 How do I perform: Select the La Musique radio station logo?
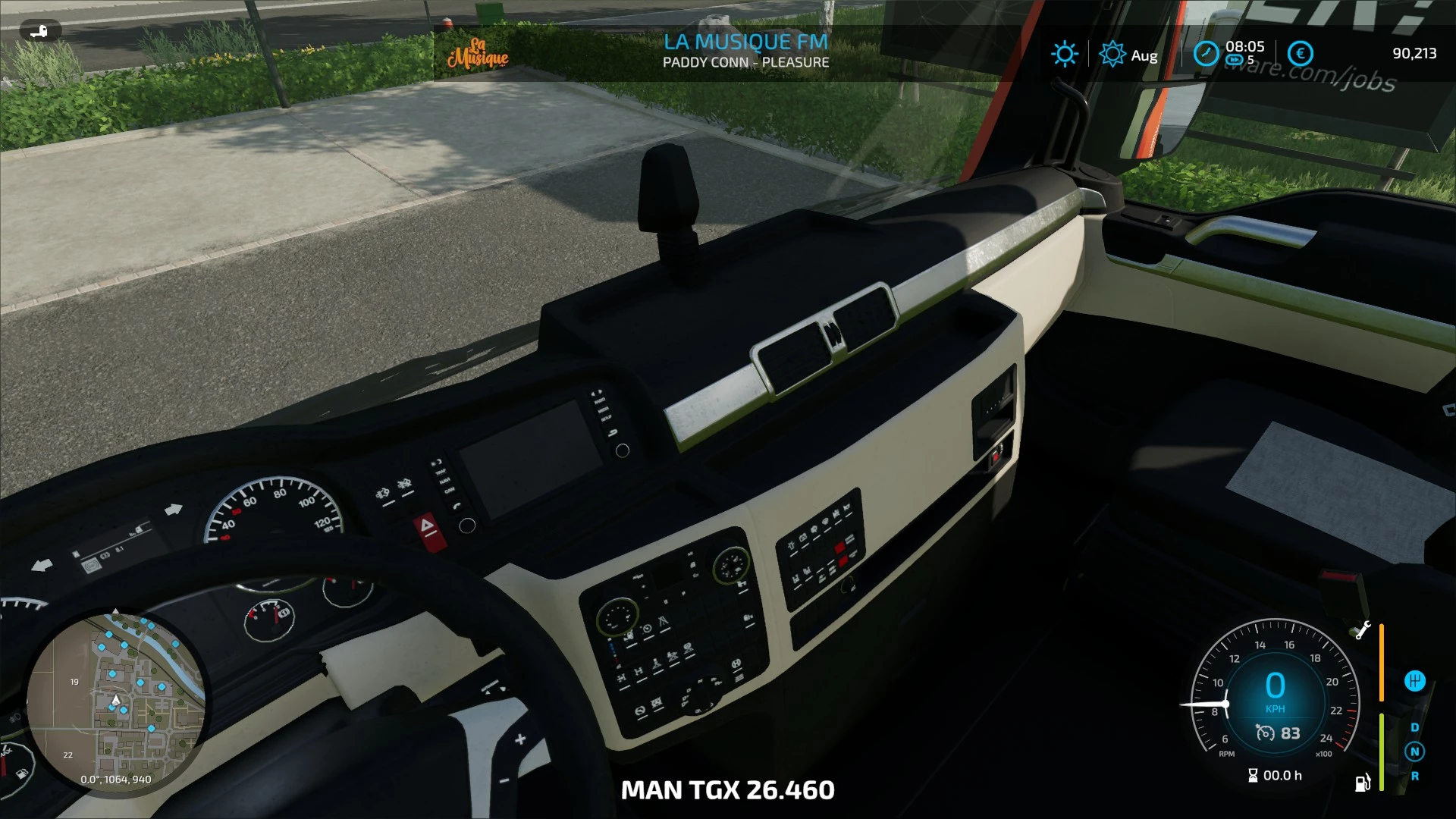pyautogui.click(x=478, y=53)
